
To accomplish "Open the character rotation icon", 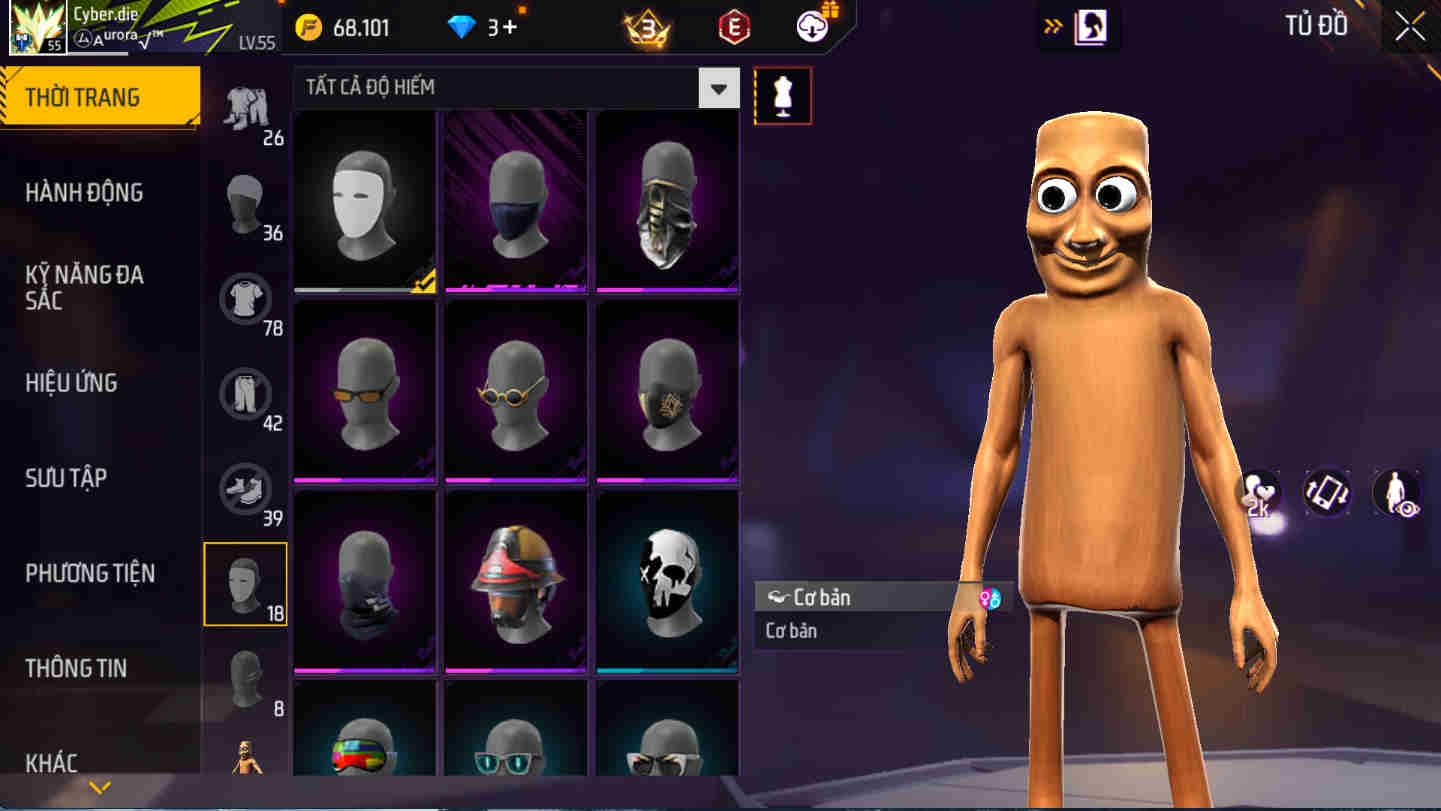I will [x=1328, y=493].
